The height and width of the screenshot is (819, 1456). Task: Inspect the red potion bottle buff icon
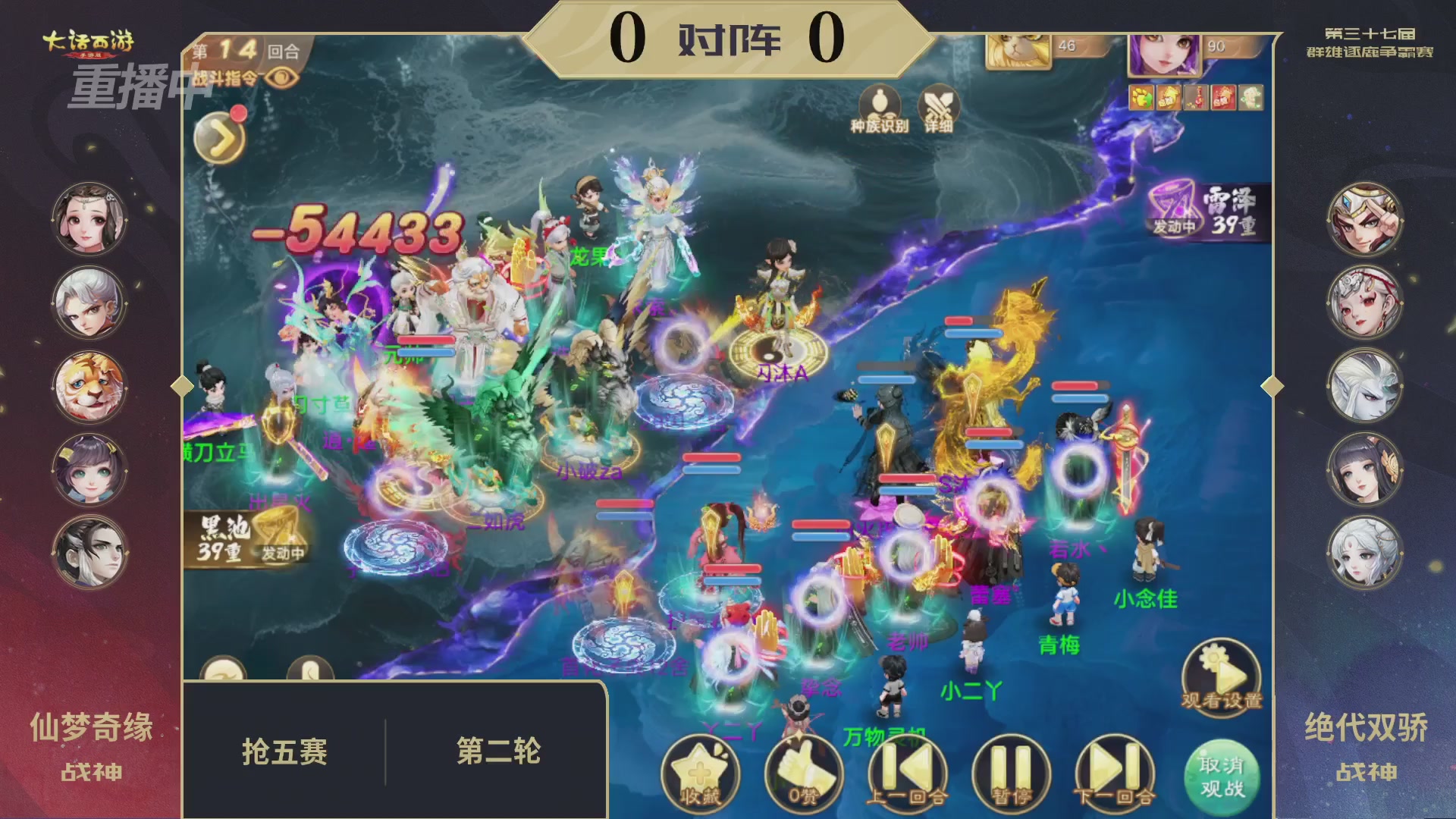pos(1198,97)
